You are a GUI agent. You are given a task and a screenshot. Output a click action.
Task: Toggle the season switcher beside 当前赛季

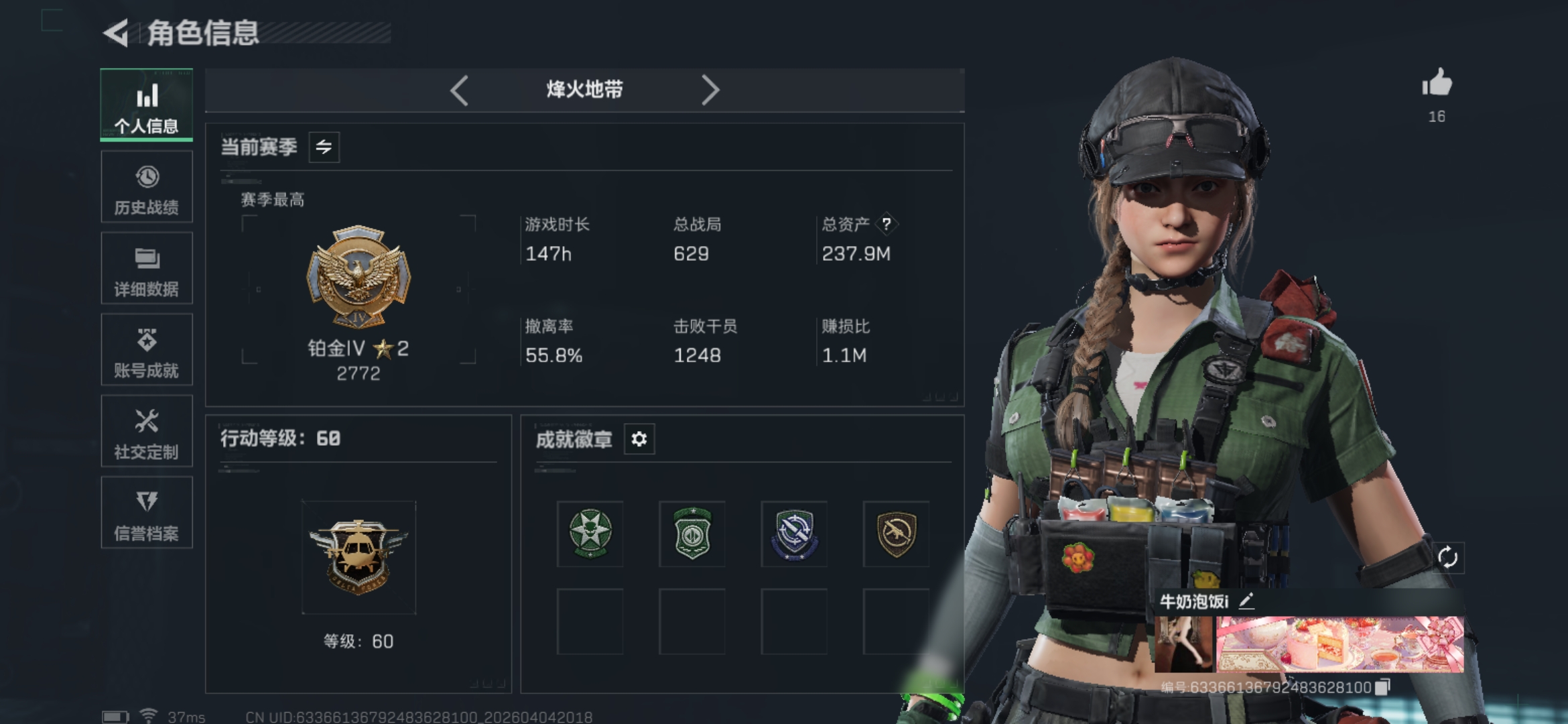[x=326, y=147]
